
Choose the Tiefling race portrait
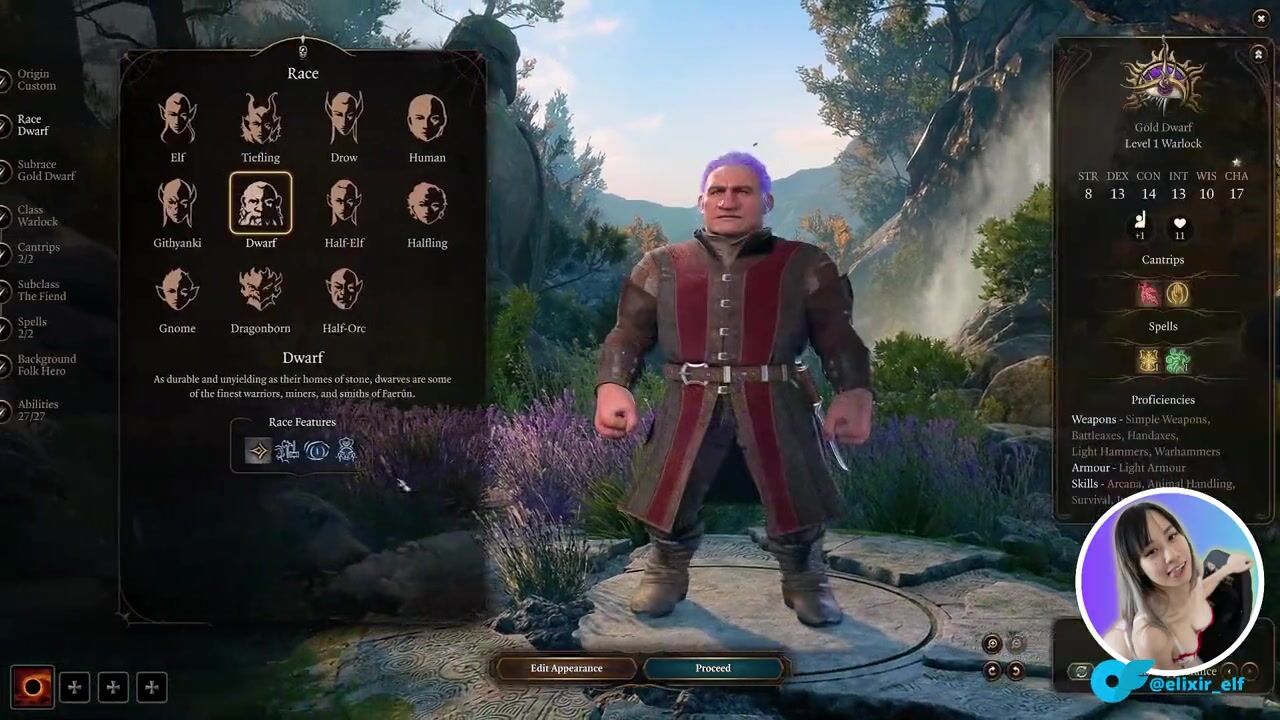[260, 119]
